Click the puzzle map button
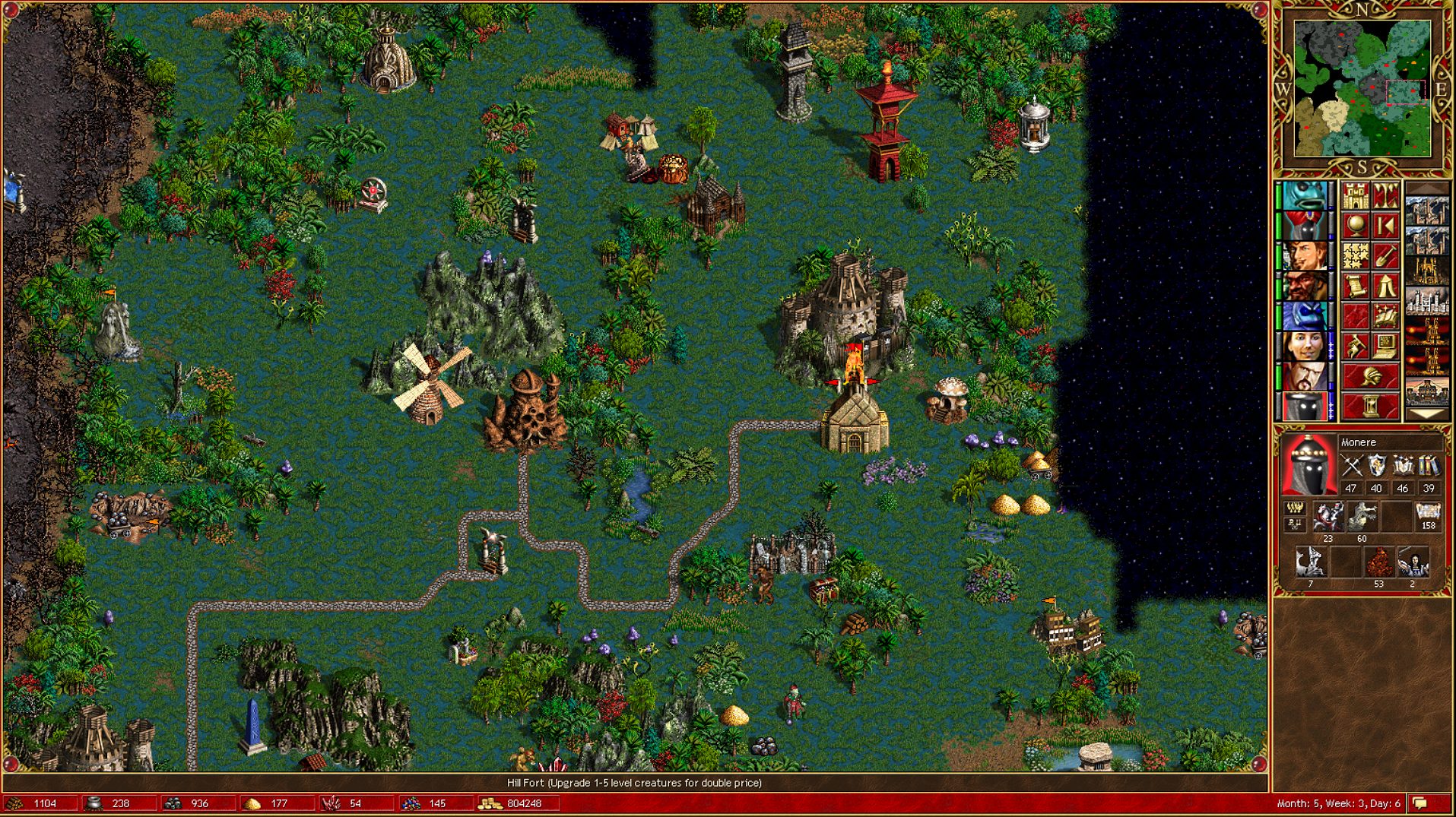Image resolution: width=1456 pixels, height=817 pixels. (x=1356, y=256)
